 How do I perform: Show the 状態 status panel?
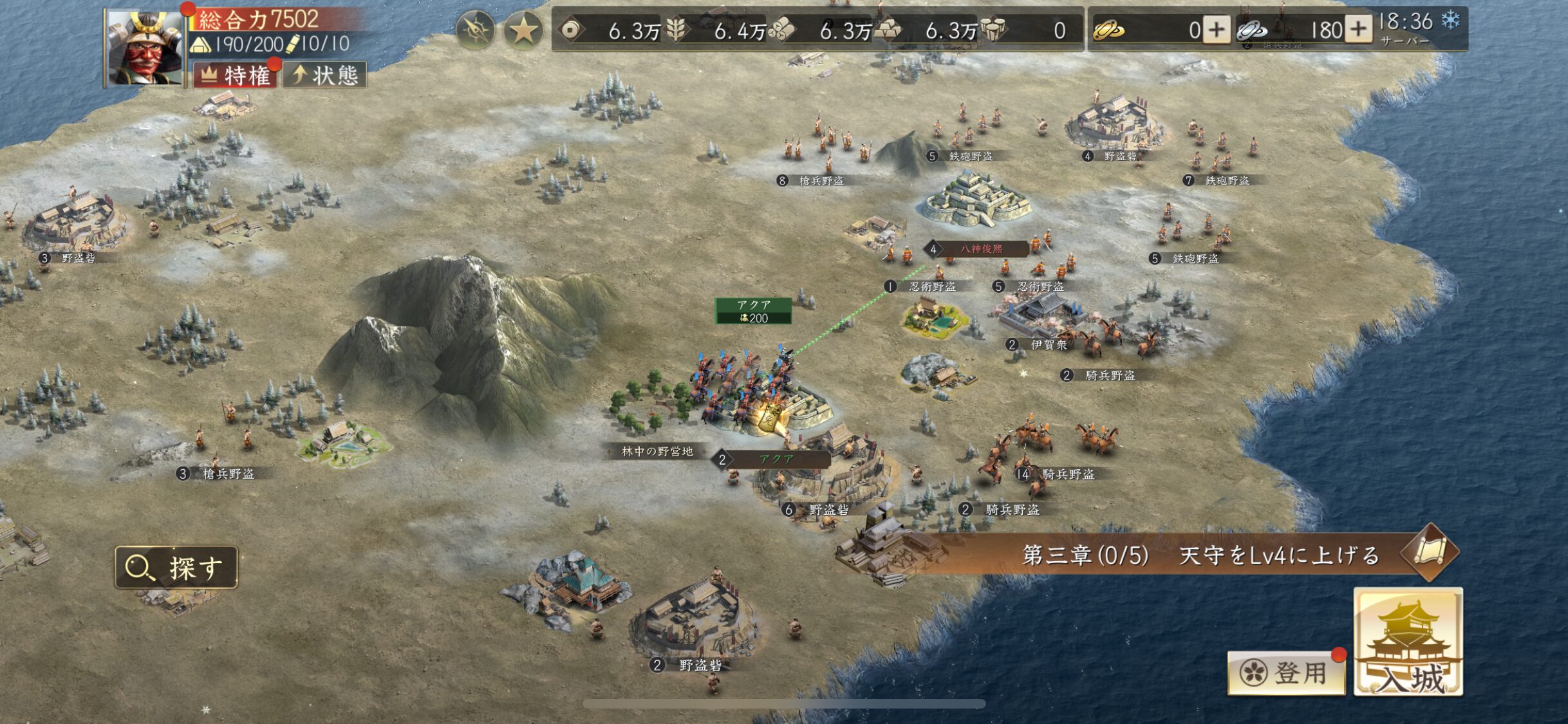pos(325,75)
